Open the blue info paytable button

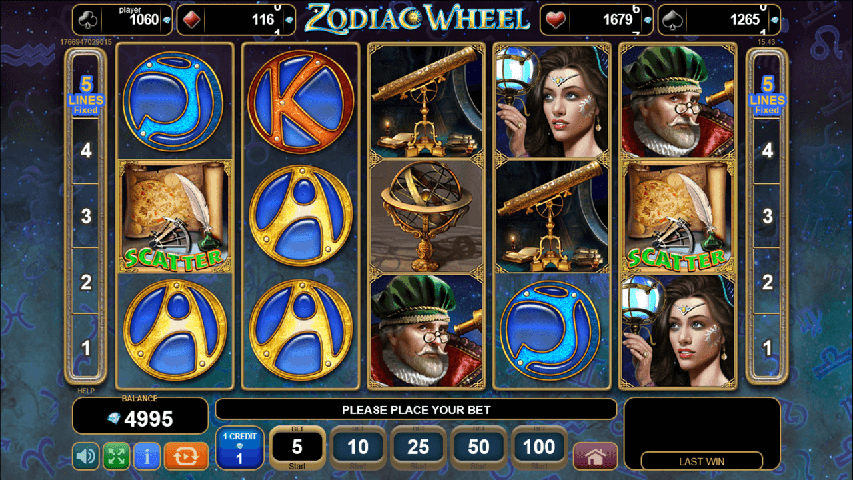pyautogui.click(x=147, y=457)
